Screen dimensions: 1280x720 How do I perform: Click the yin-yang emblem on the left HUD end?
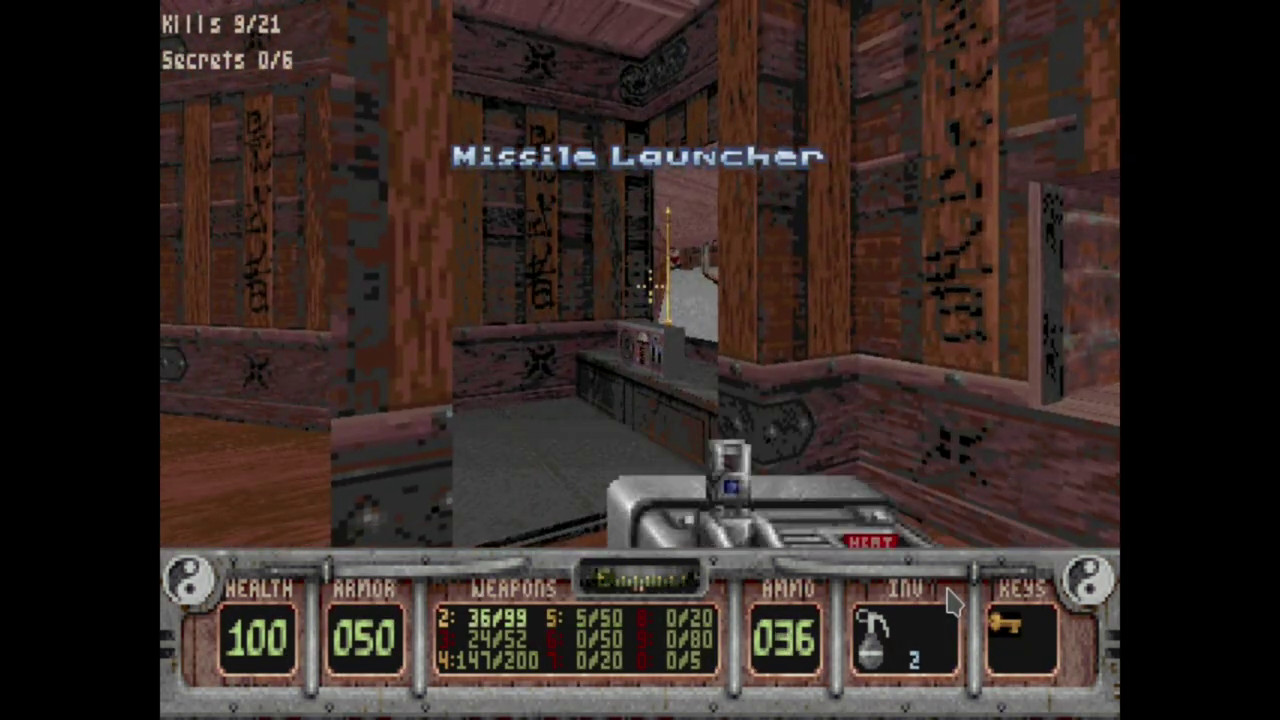(190, 578)
